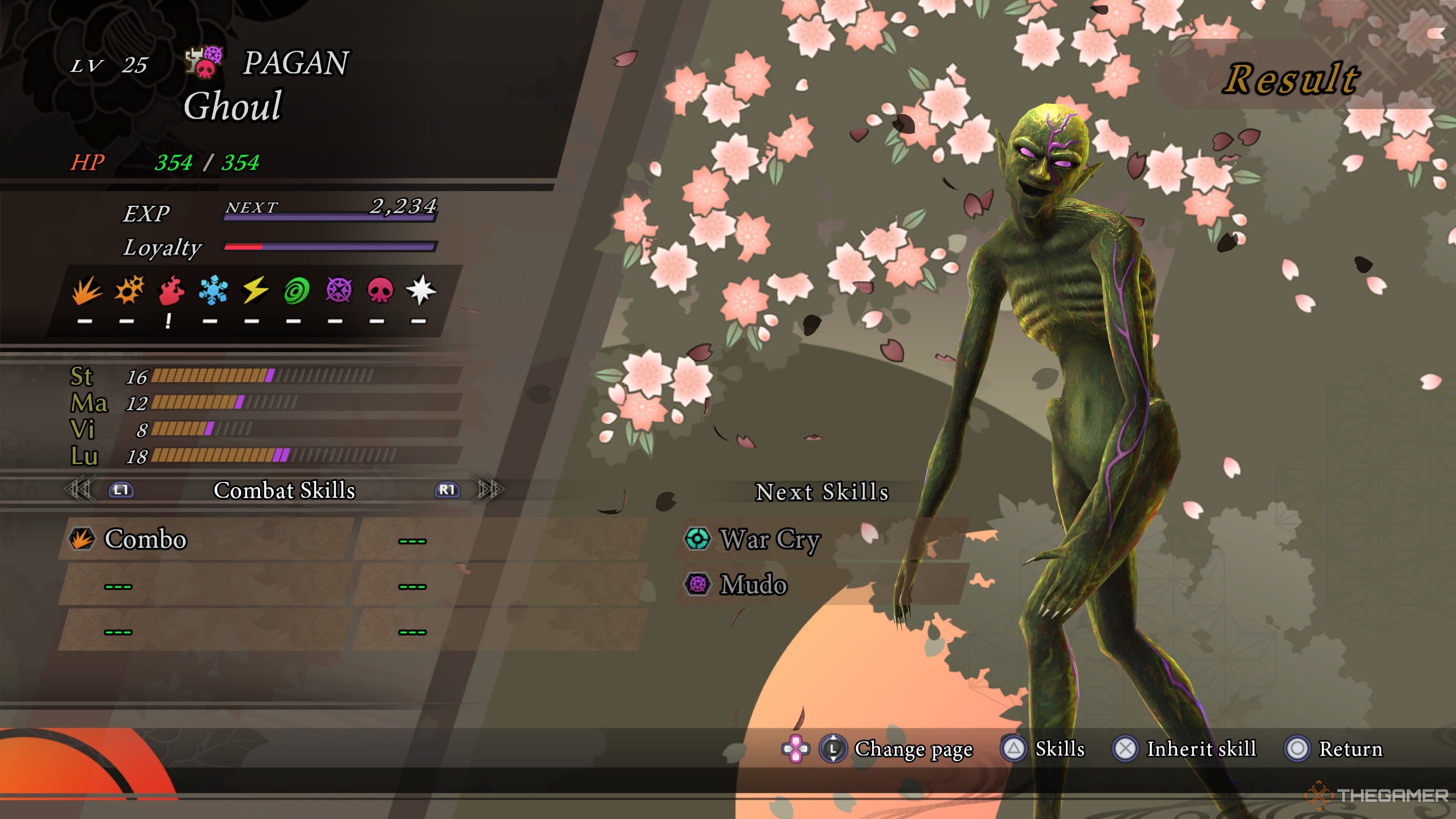
Task: Open the Combat Skills tab header
Action: coord(284,490)
